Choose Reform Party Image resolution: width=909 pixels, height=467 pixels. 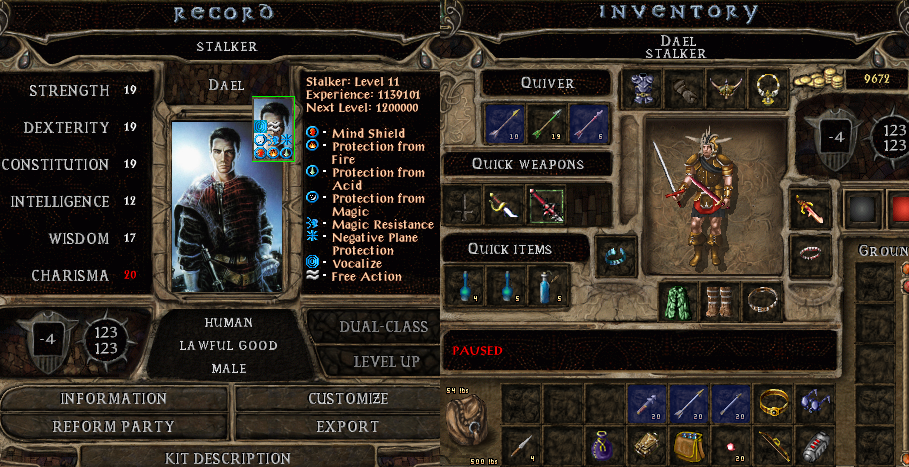pos(114,427)
